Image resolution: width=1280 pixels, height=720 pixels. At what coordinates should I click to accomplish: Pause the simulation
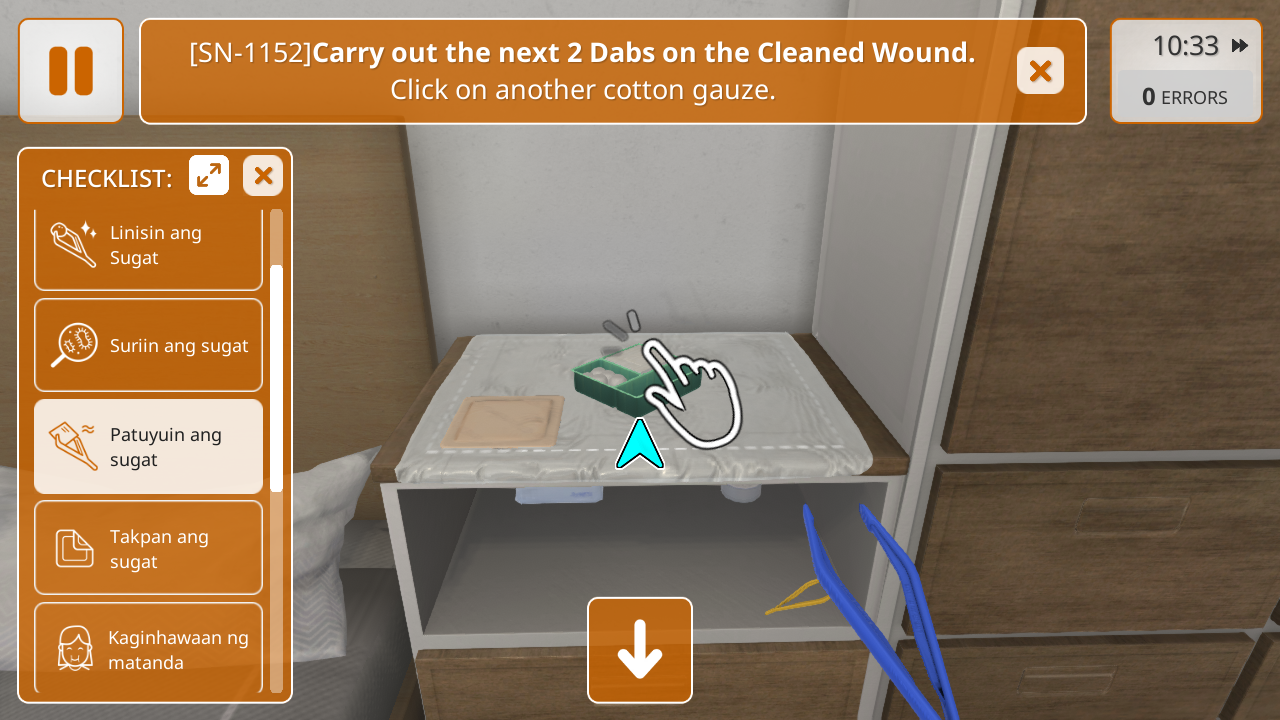(71, 71)
